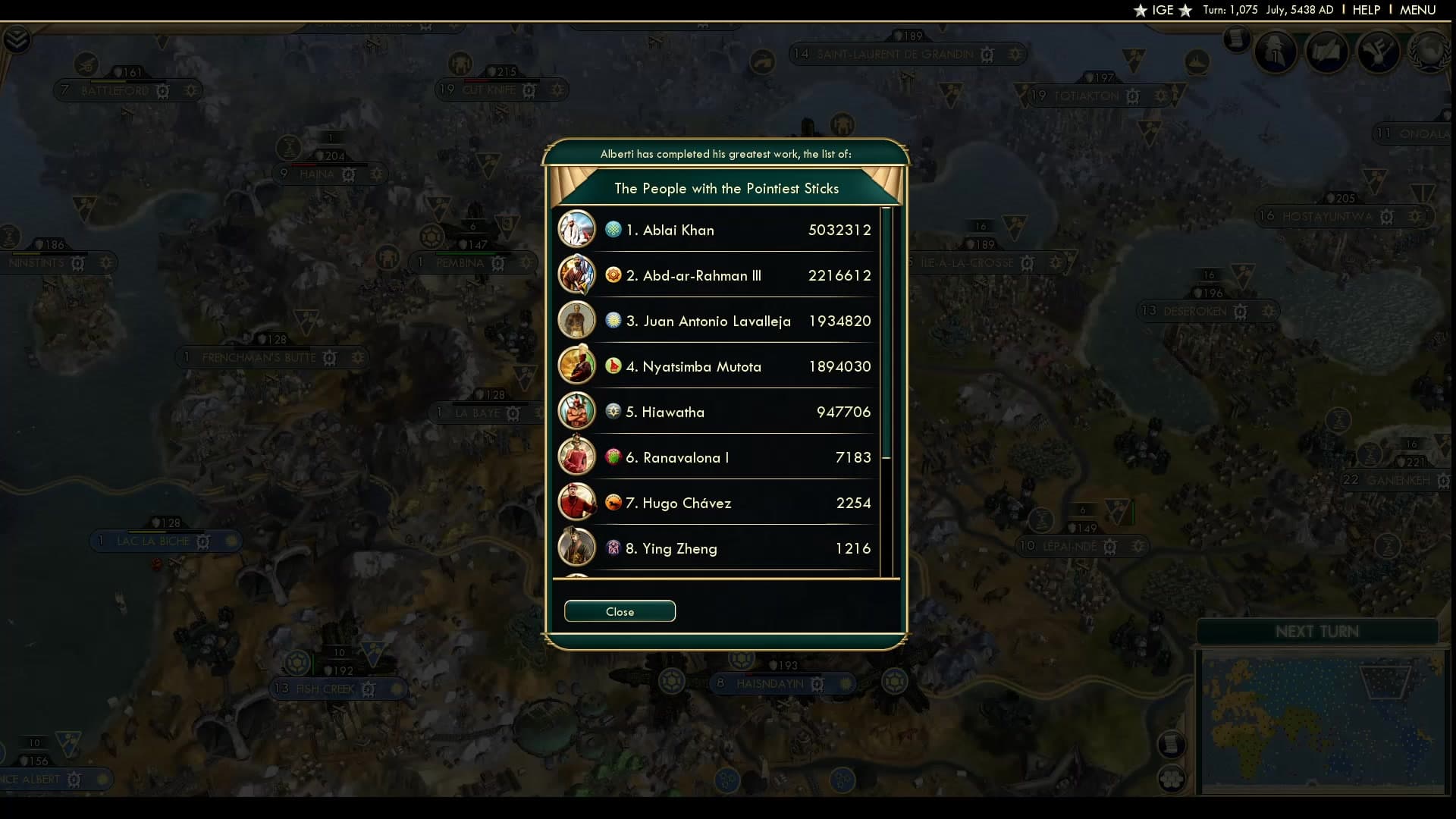Click the civilization symbol beside Ying Zheng
This screenshot has height=819, width=1456.
pyautogui.click(x=613, y=548)
